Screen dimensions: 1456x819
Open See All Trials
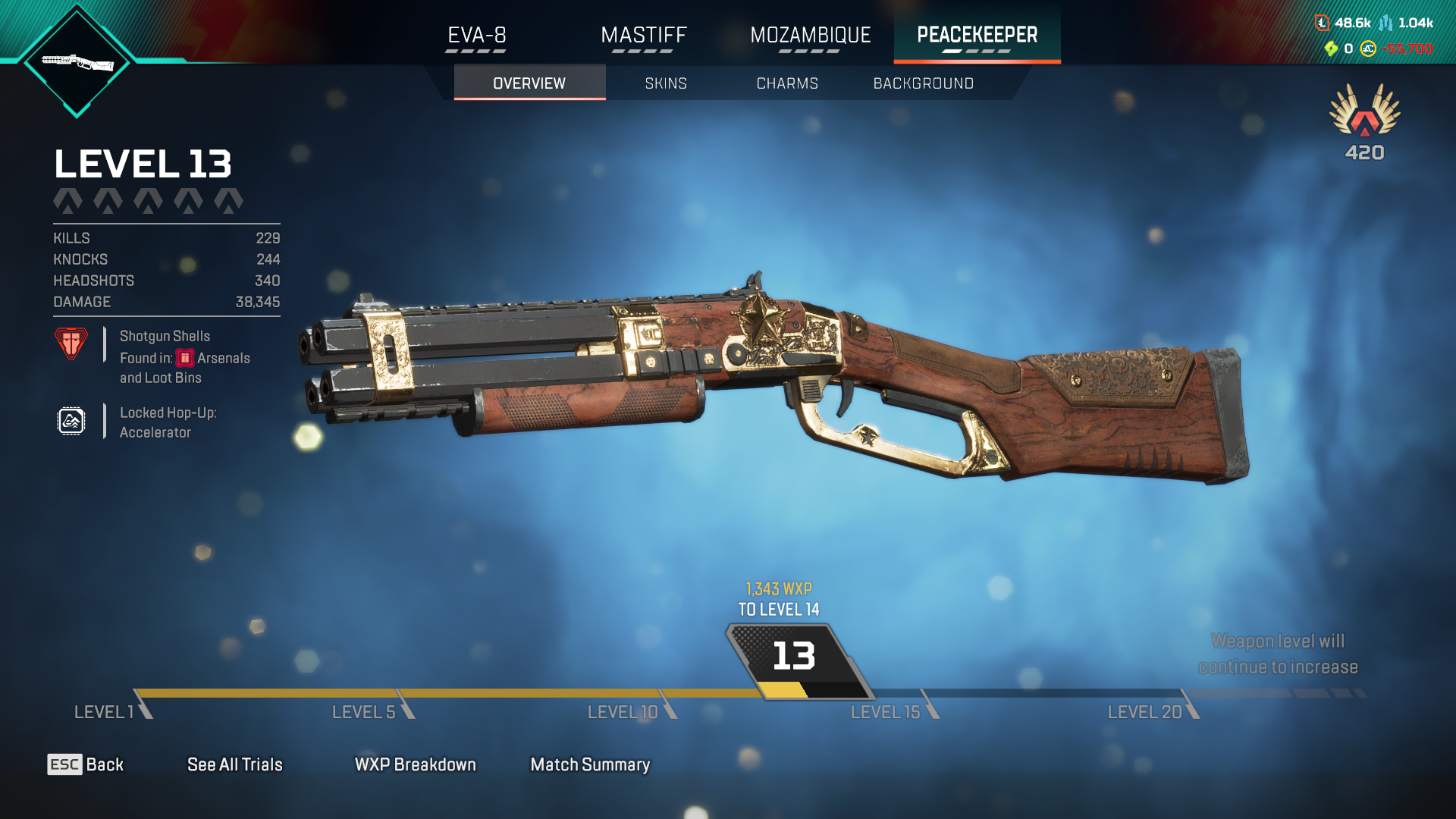[x=234, y=764]
